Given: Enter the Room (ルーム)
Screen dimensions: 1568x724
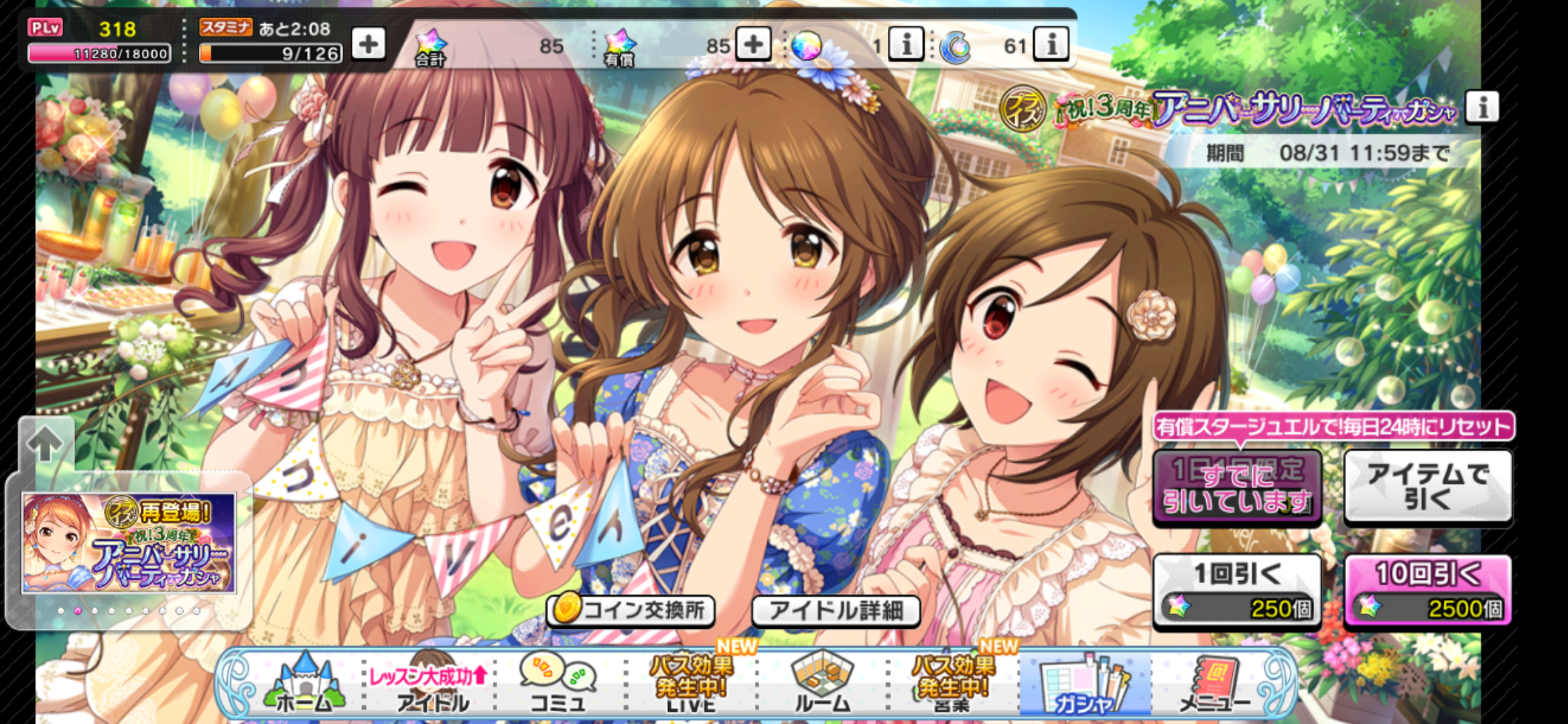Looking at the screenshot, I should tap(822, 685).
